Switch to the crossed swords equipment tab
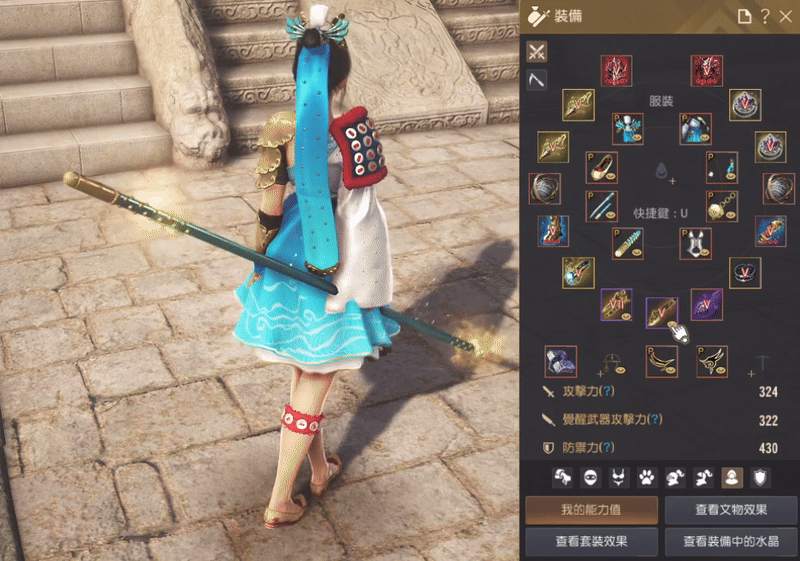The height and width of the screenshot is (561, 800). (537, 51)
